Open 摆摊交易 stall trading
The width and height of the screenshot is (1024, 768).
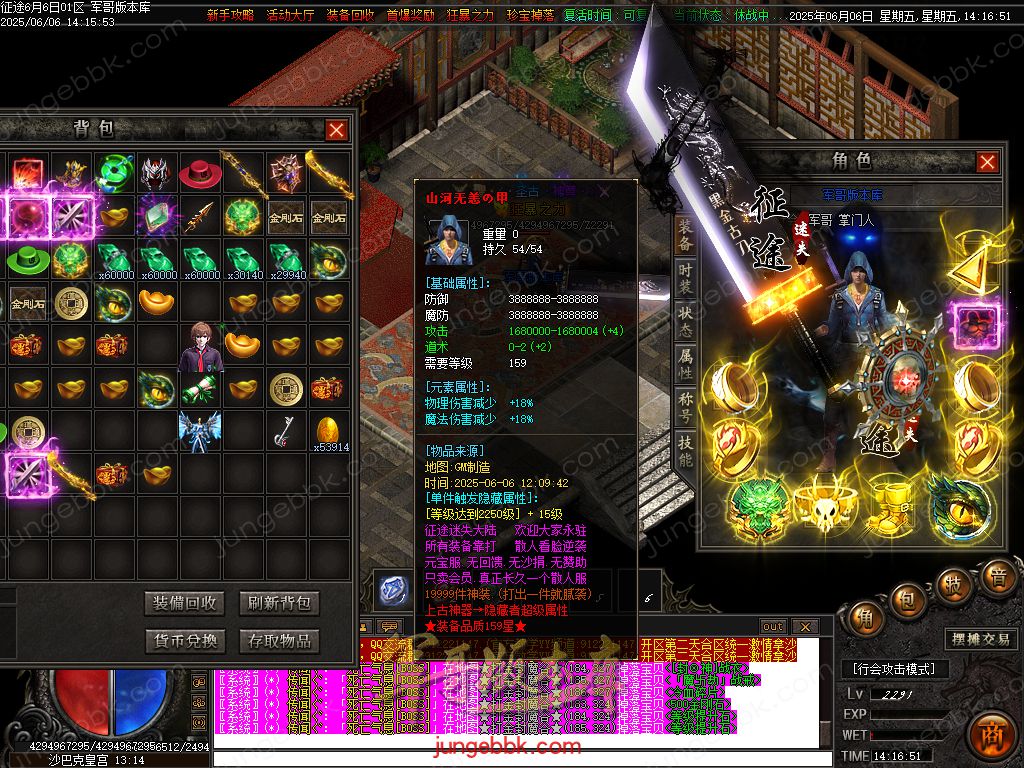click(x=978, y=640)
